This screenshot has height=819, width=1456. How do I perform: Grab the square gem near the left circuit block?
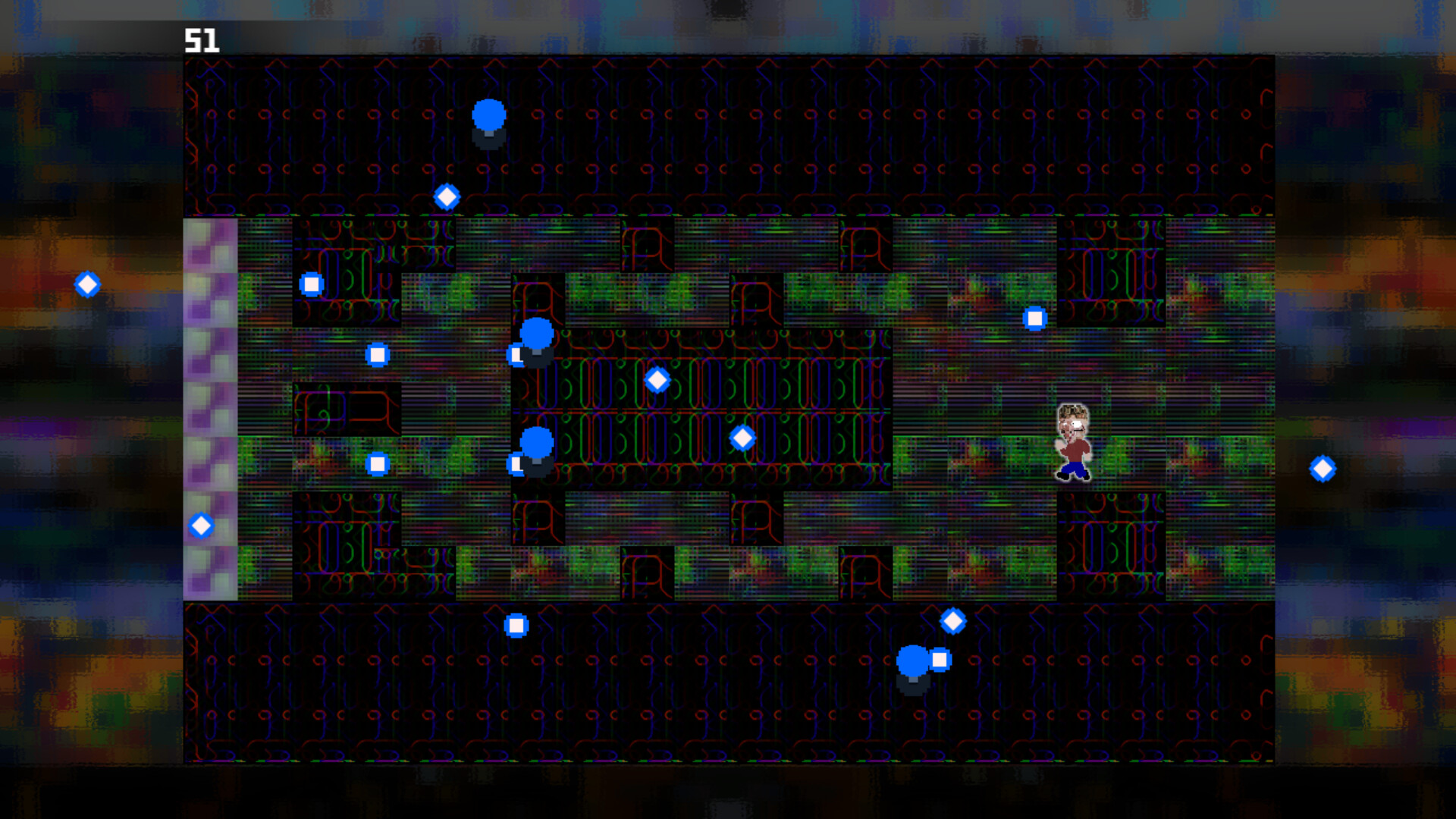point(377,463)
